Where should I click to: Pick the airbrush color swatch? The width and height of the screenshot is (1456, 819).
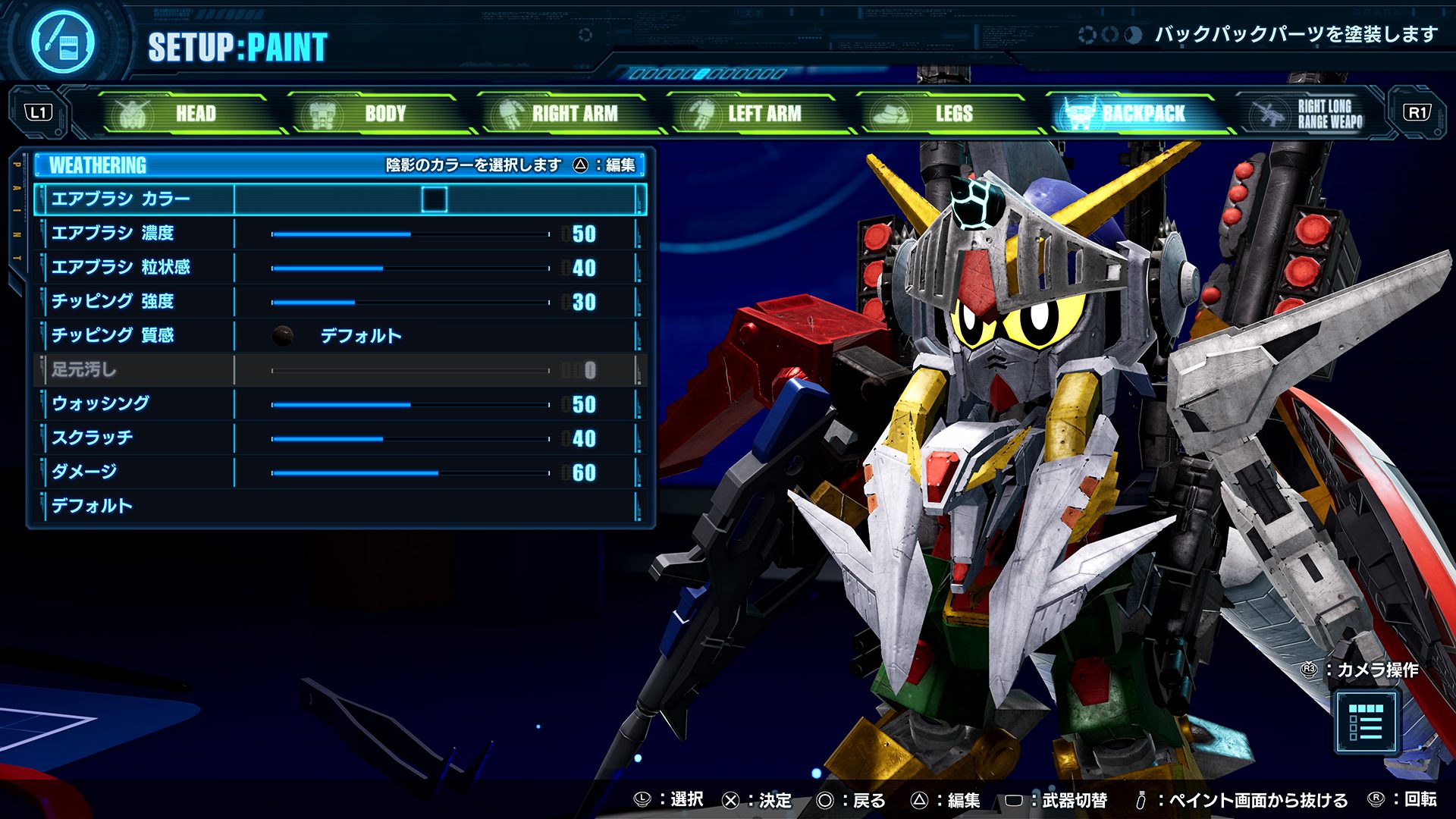435,199
